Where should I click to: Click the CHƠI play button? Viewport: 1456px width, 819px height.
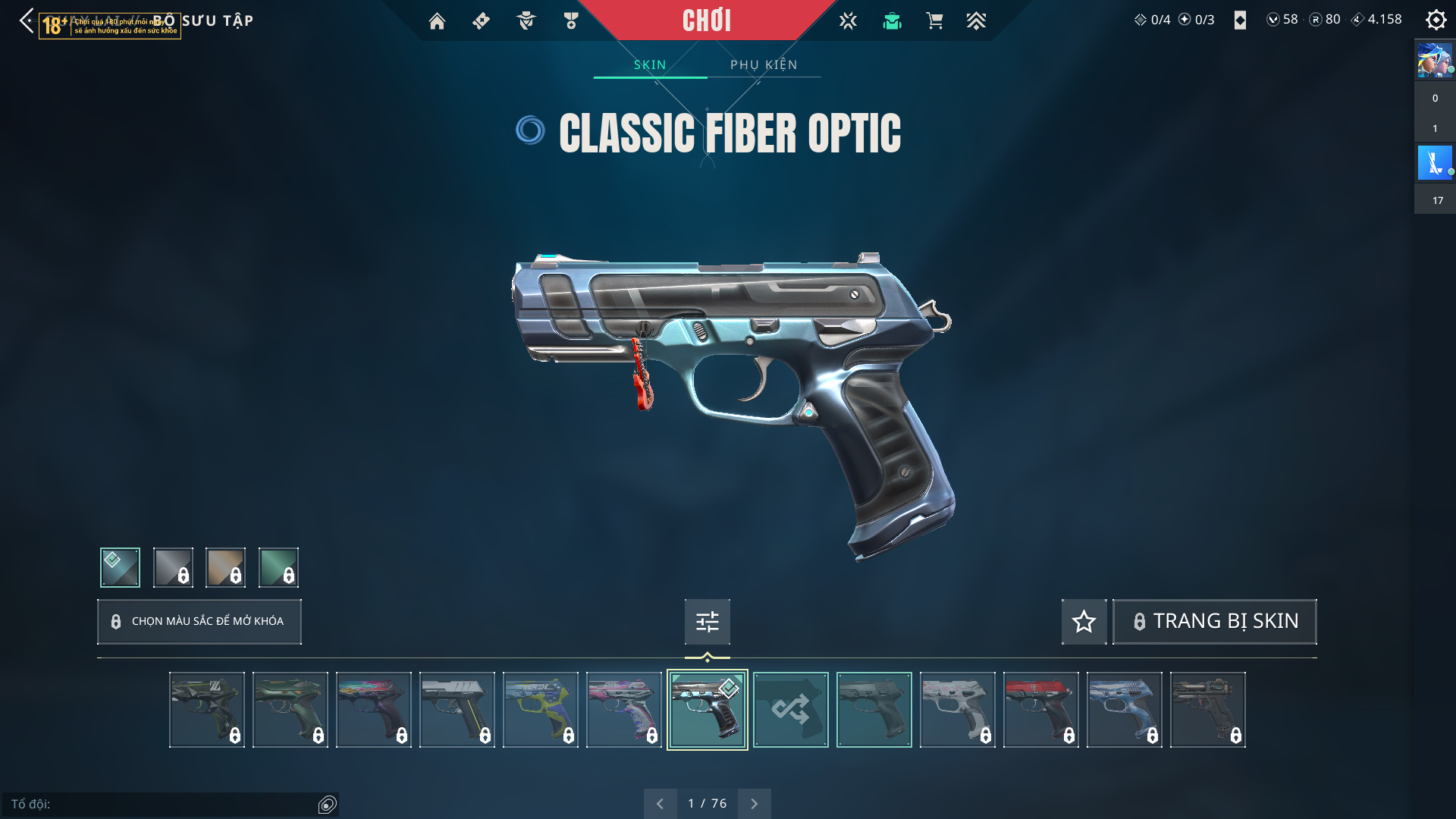[706, 20]
